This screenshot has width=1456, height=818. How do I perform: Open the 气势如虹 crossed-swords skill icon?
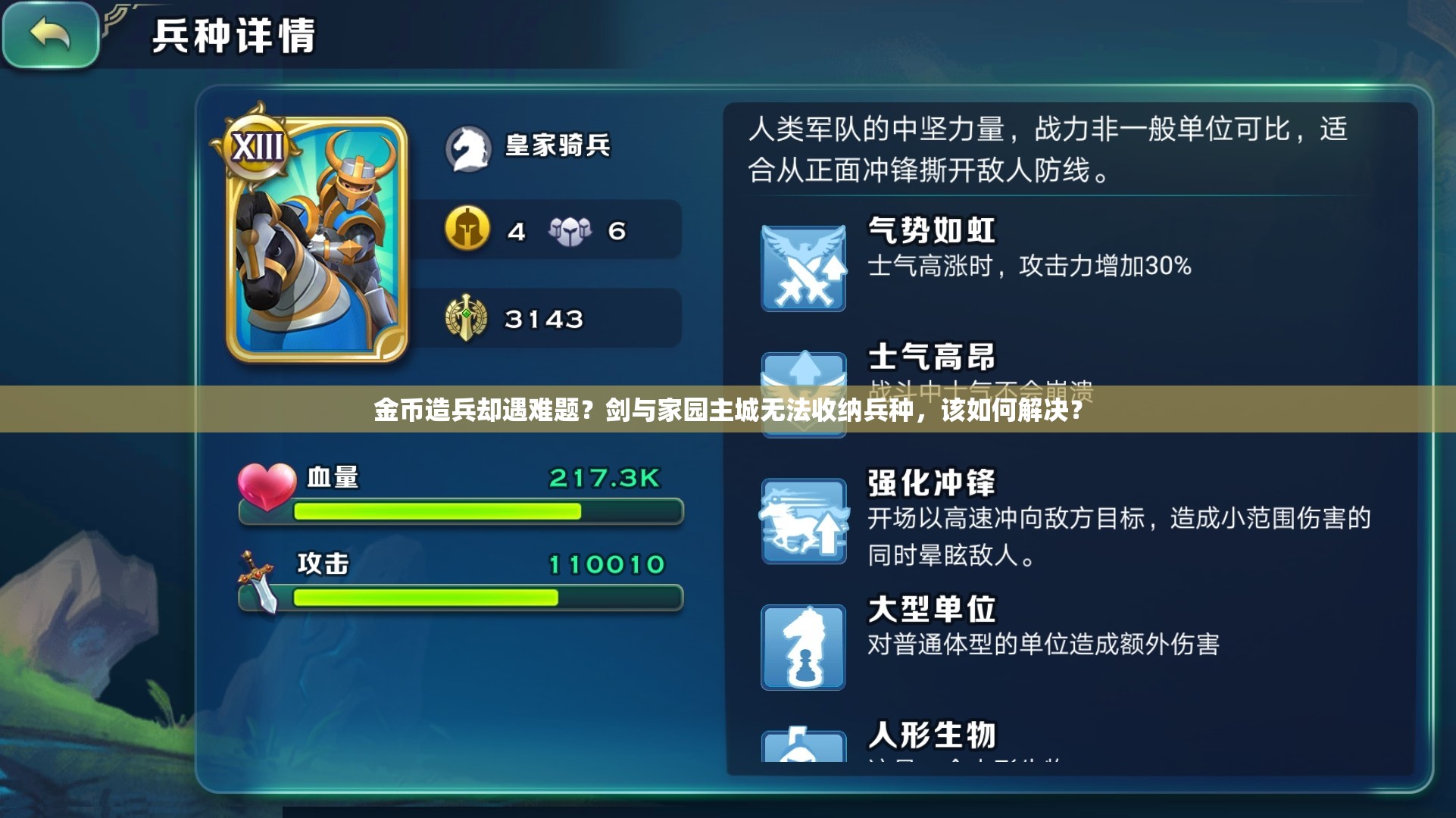click(x=805, y=267)
